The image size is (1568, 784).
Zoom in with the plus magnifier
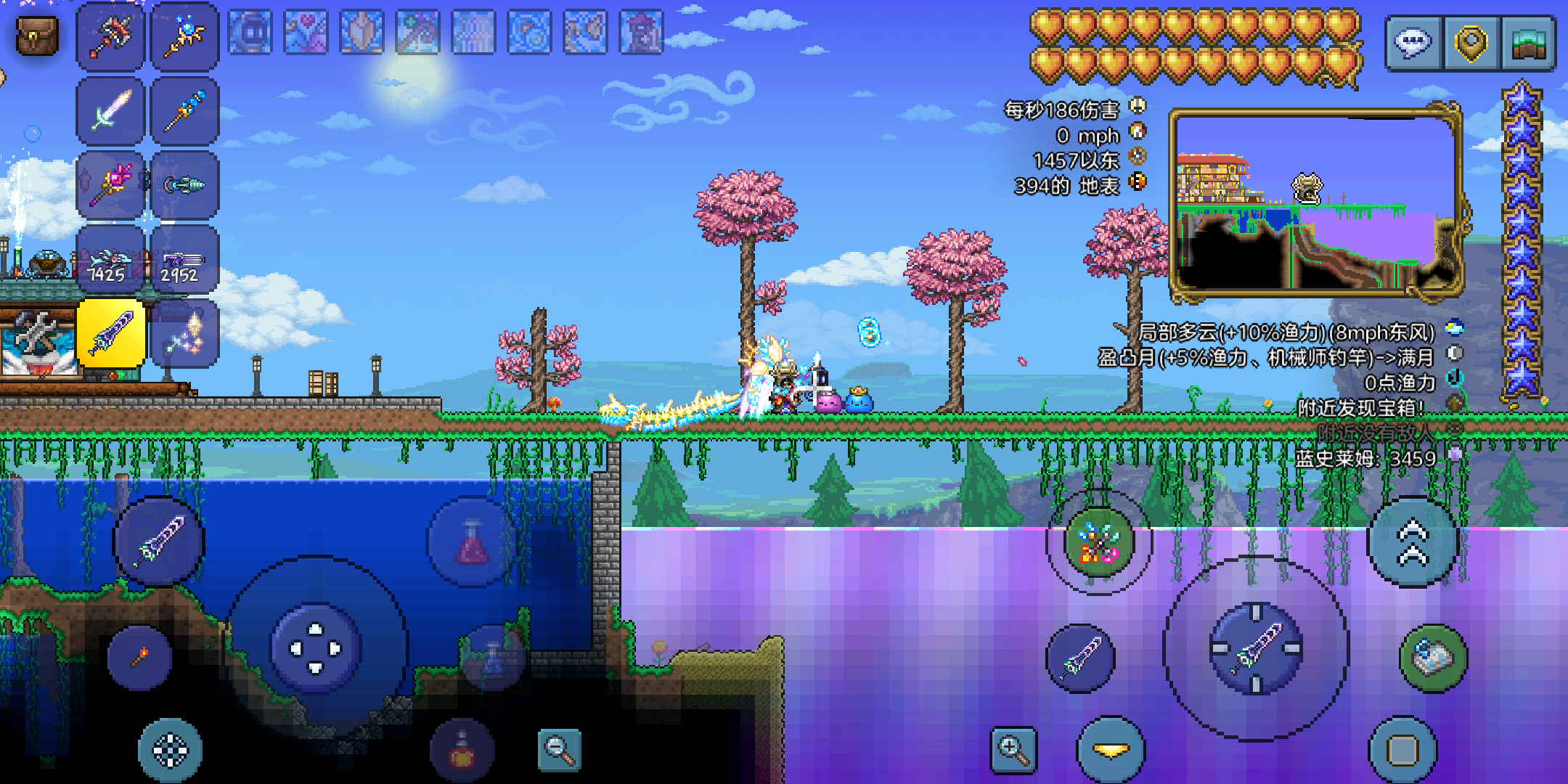coord(1013,750)
